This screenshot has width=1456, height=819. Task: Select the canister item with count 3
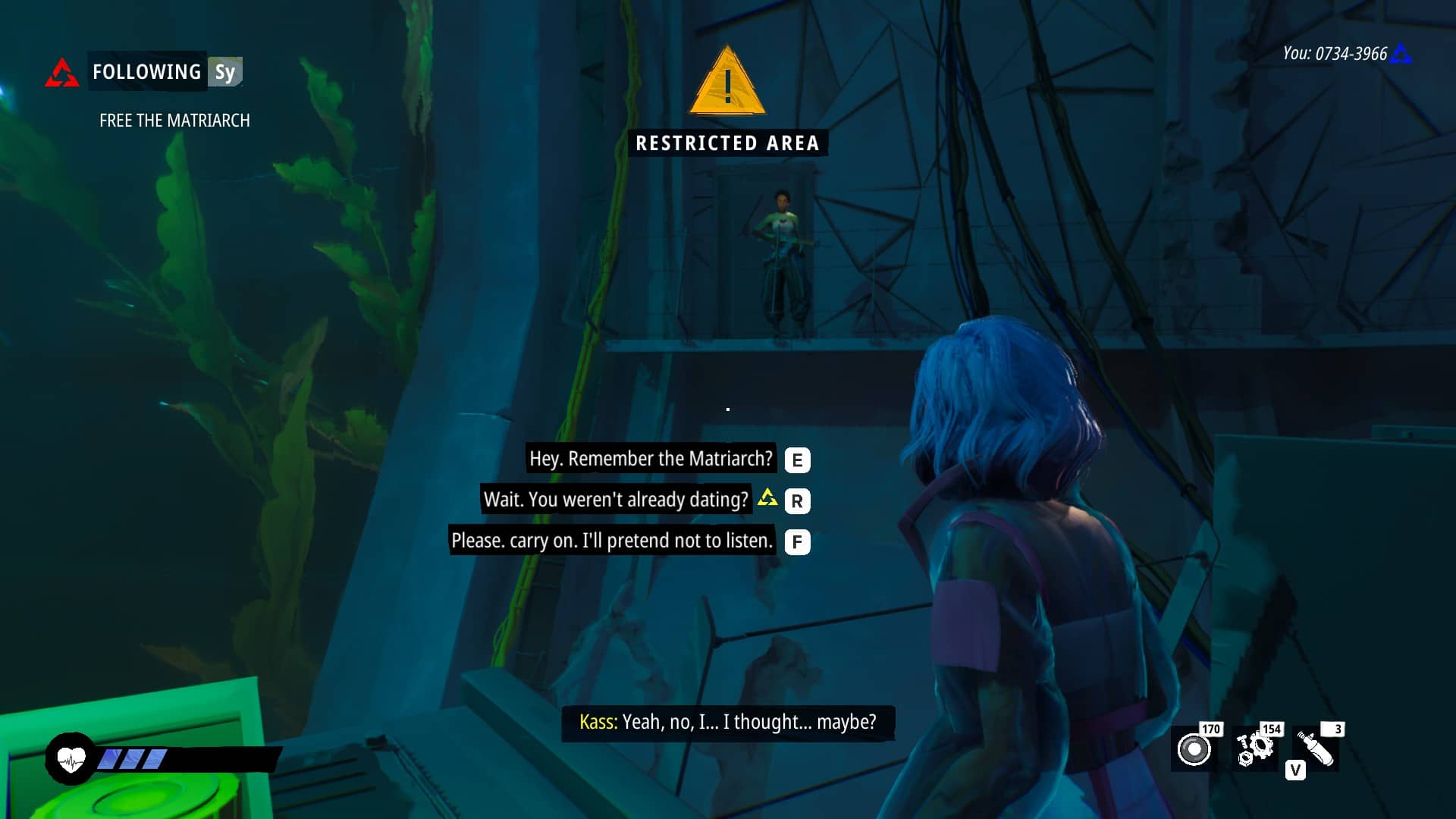tap(1316, 749)
